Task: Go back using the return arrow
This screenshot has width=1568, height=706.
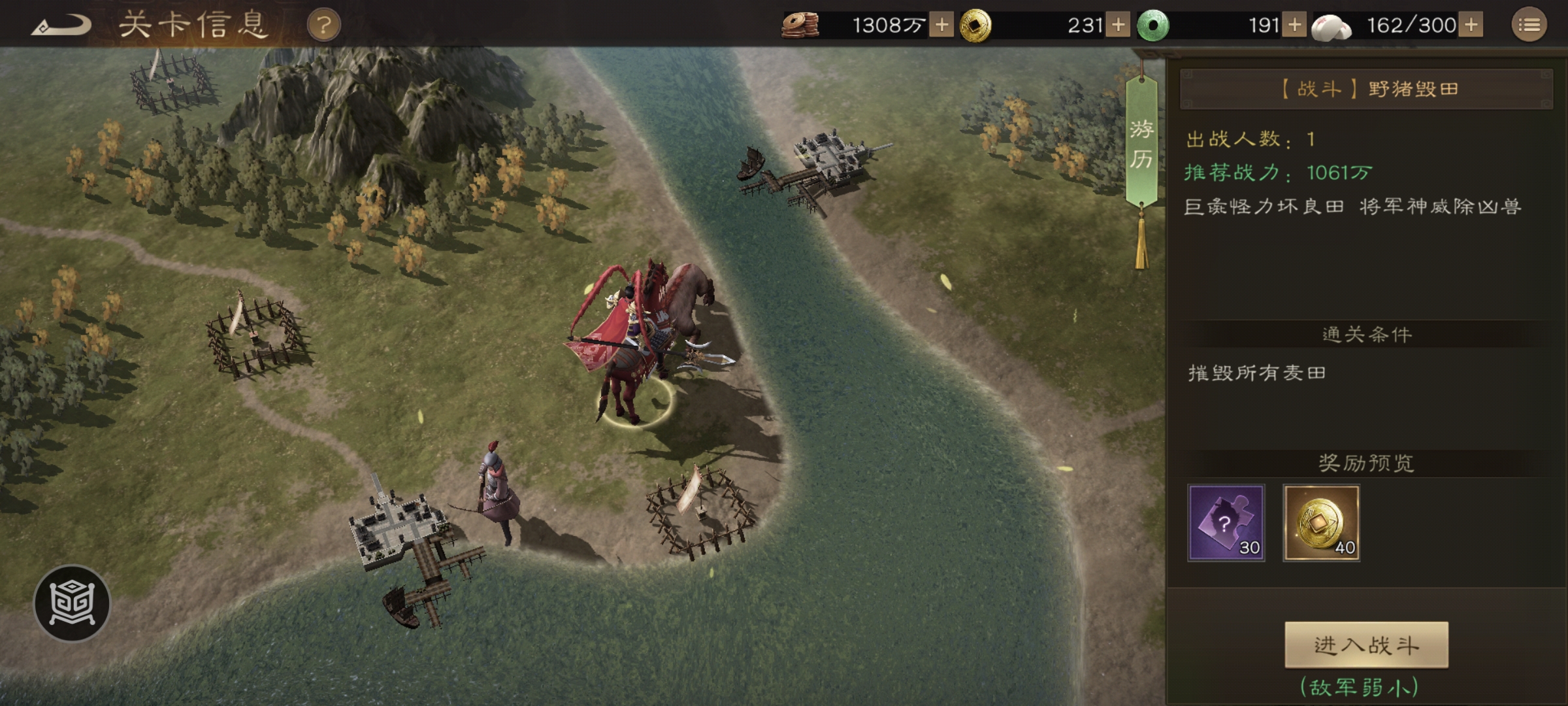Action: [62, 26]
